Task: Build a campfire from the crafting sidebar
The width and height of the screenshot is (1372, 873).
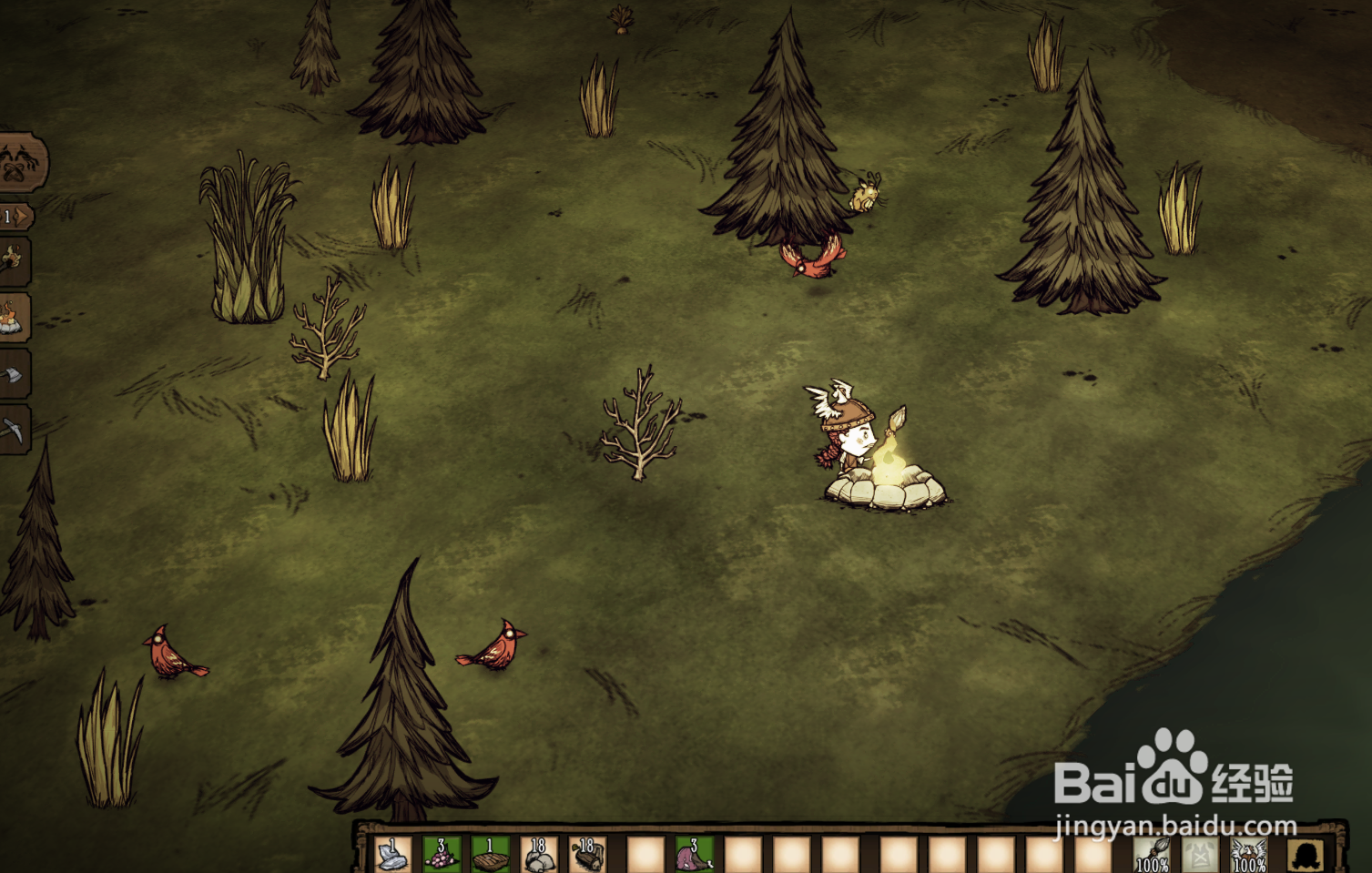Action: (x=13, y=318)
